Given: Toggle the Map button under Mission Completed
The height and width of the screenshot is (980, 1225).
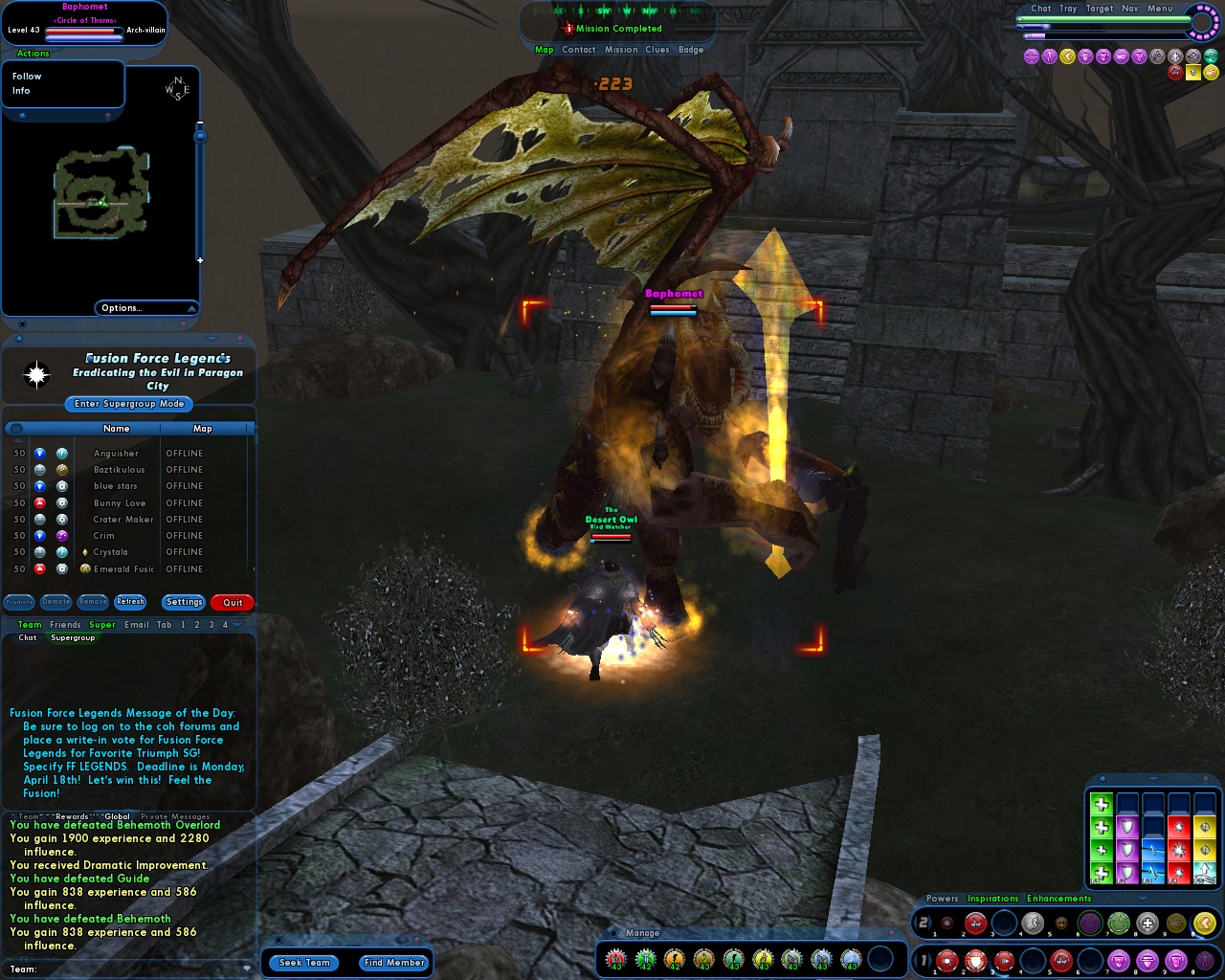Looking at the screenshot, I should click(545, 49).
